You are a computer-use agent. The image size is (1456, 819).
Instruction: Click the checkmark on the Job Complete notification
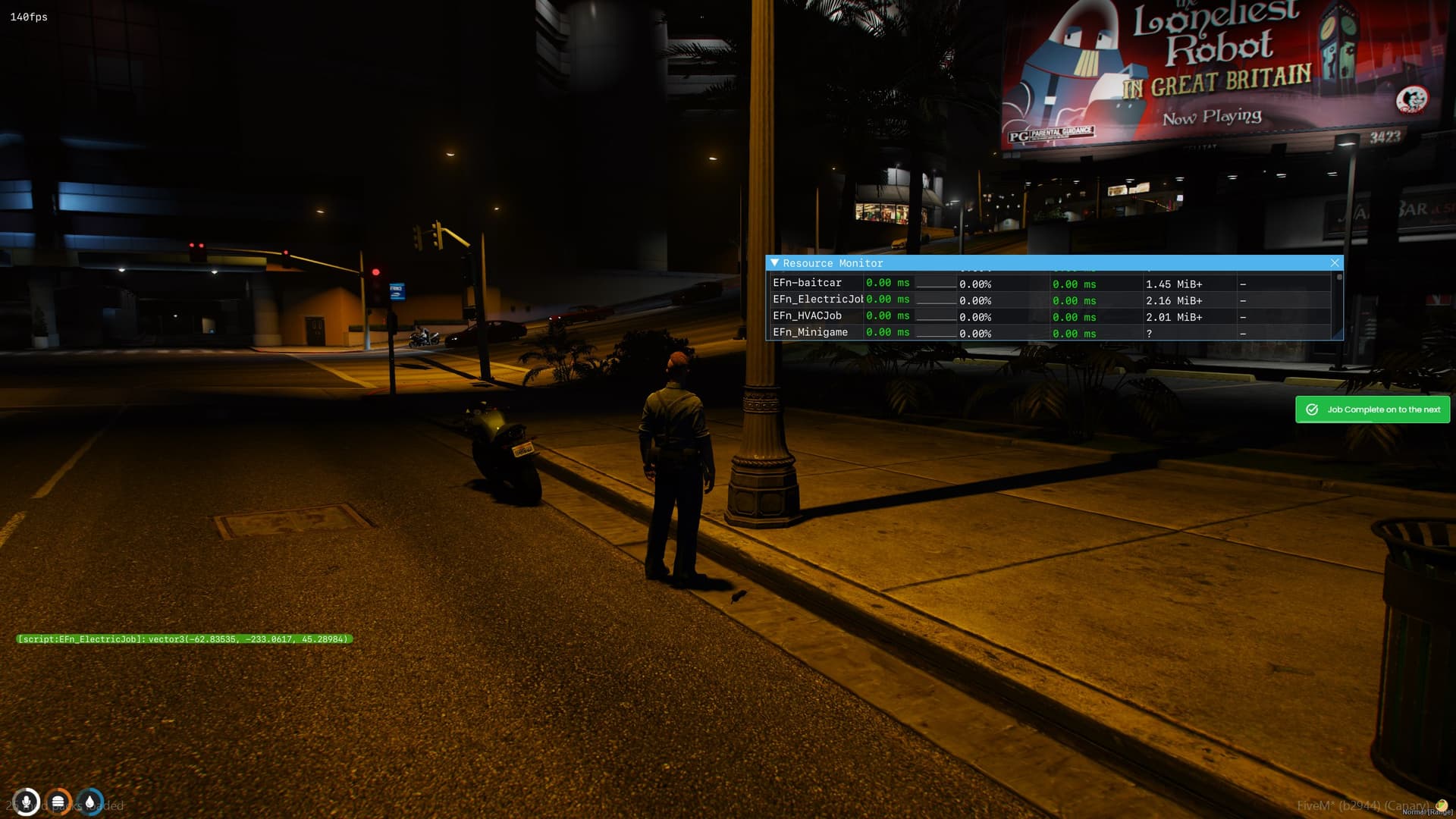coord(1313,409)
